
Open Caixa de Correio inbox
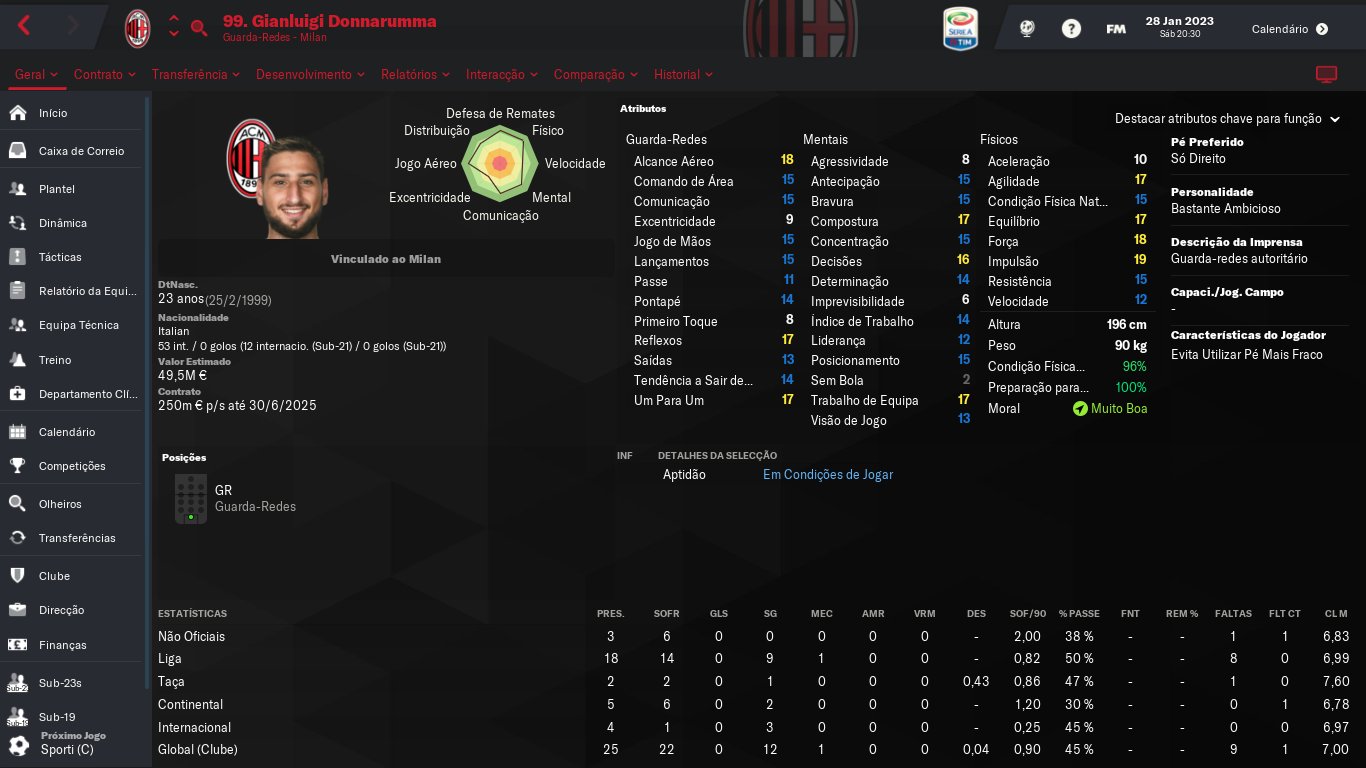click(x=81, y=151)
